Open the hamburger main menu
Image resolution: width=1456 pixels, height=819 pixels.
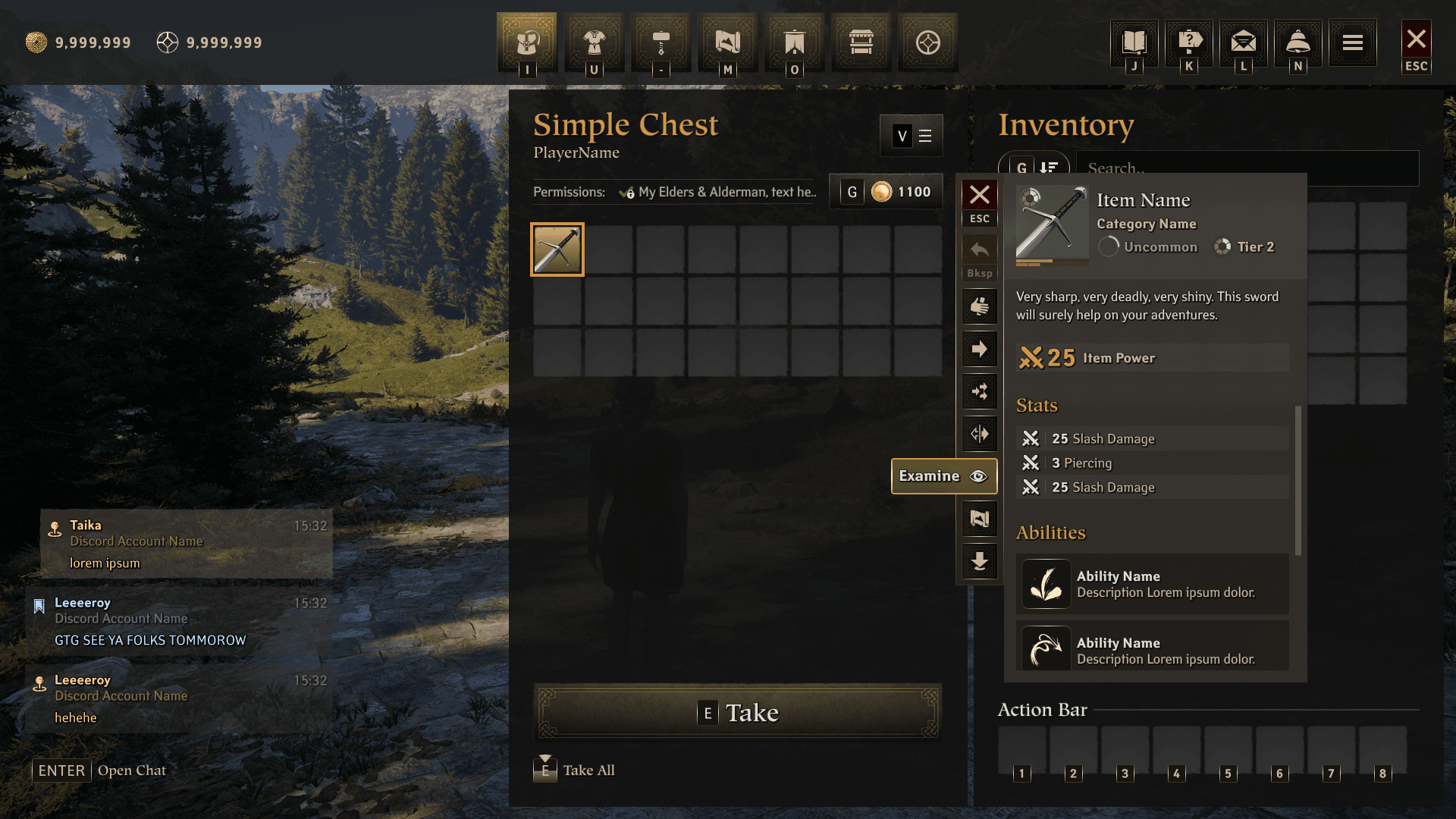[1353, 42]
